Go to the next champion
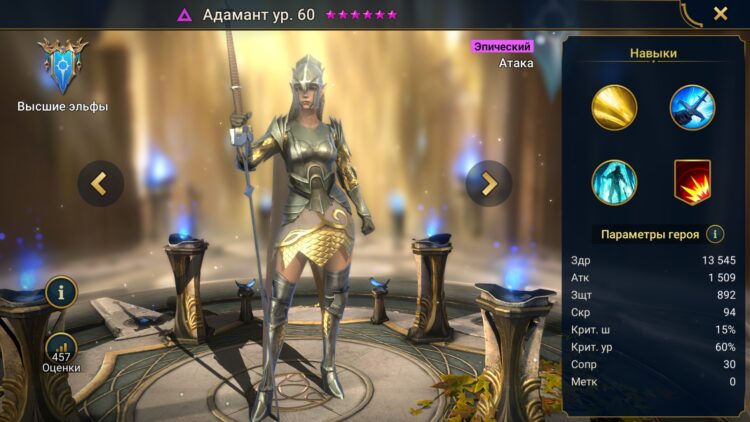Viewport: 750px width, 422px height. click(x=488, y=183)
